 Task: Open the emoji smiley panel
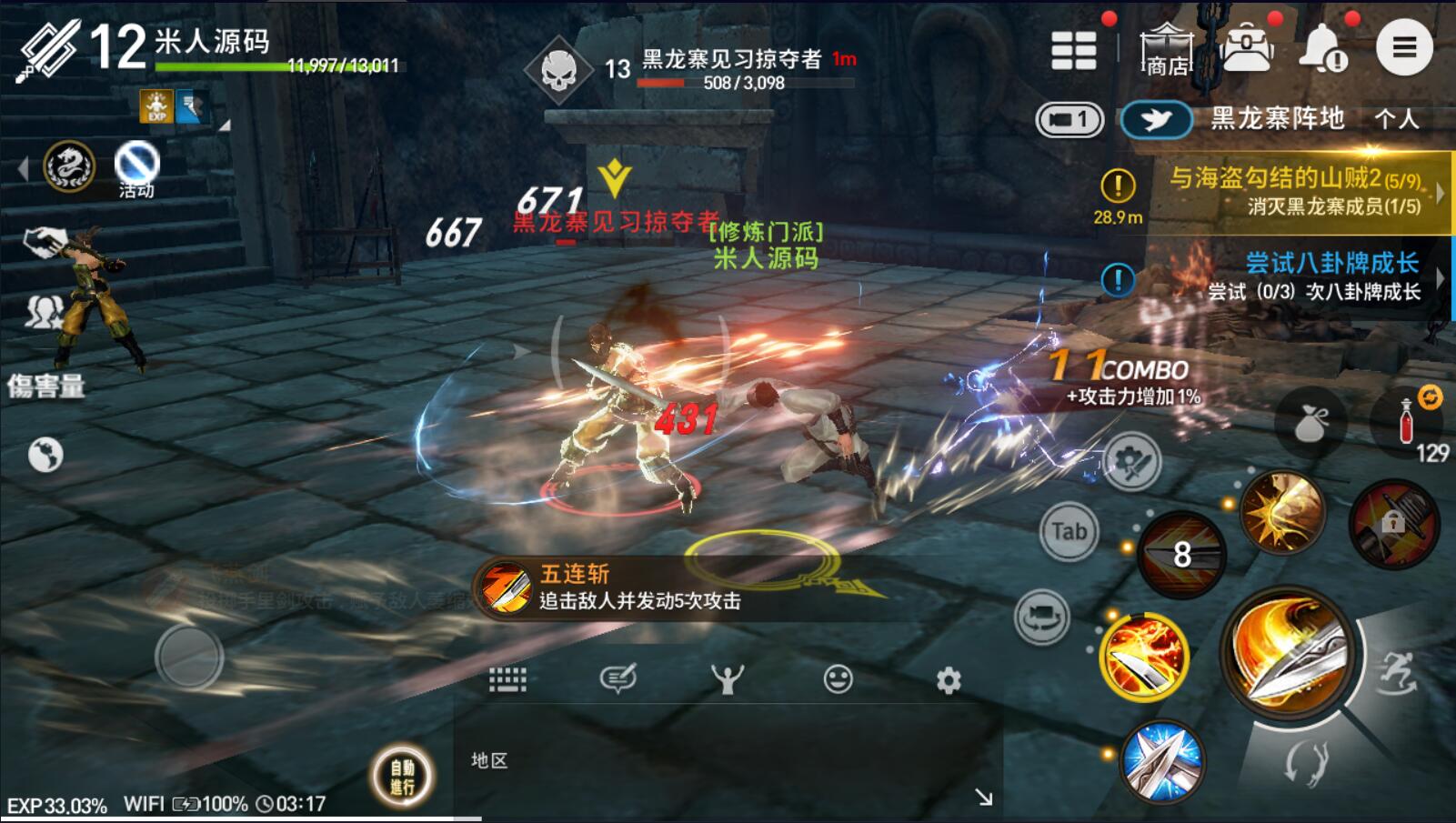tap(838, 679)
